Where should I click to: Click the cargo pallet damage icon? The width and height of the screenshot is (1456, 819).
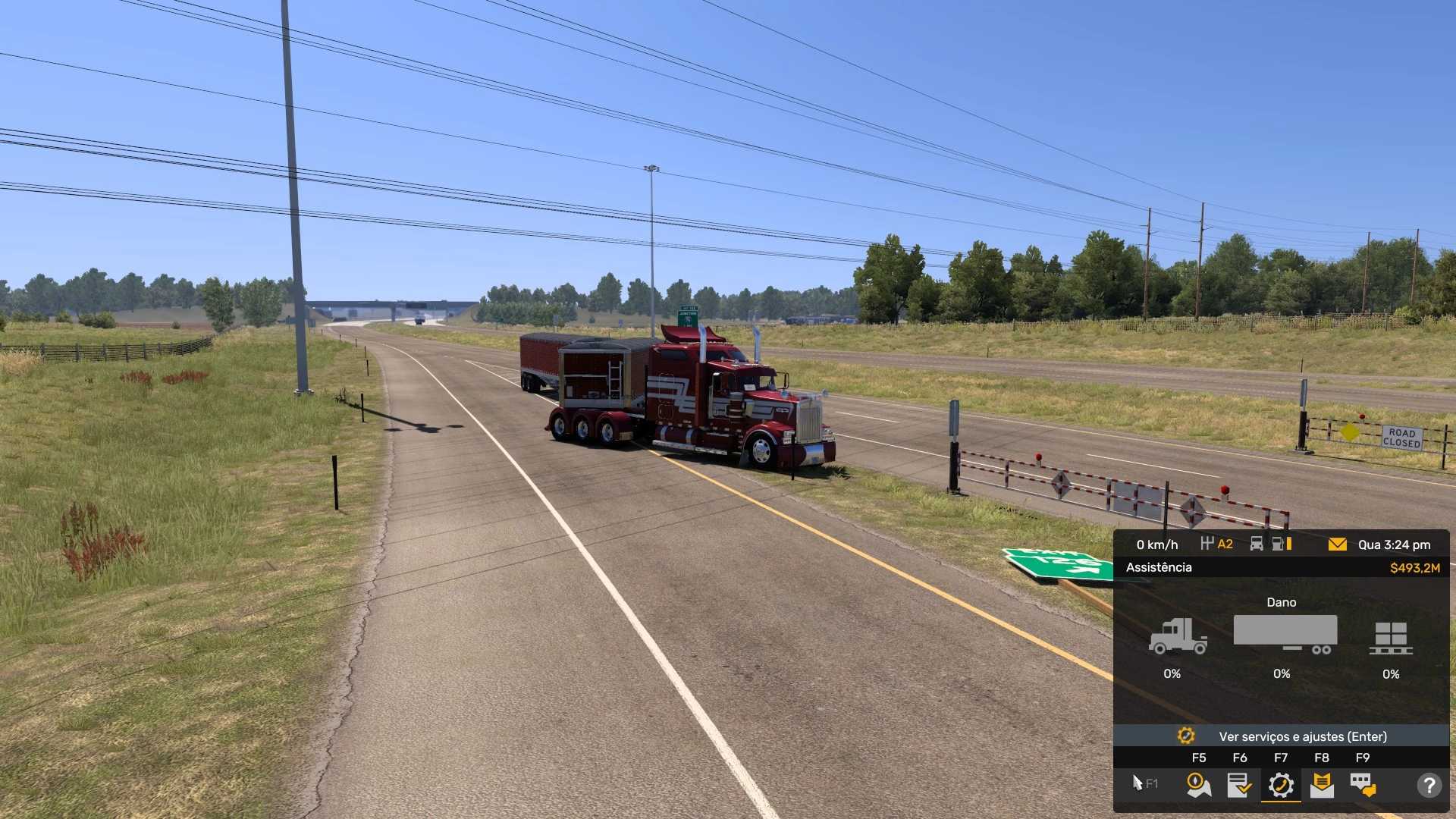click(1391, 638)
